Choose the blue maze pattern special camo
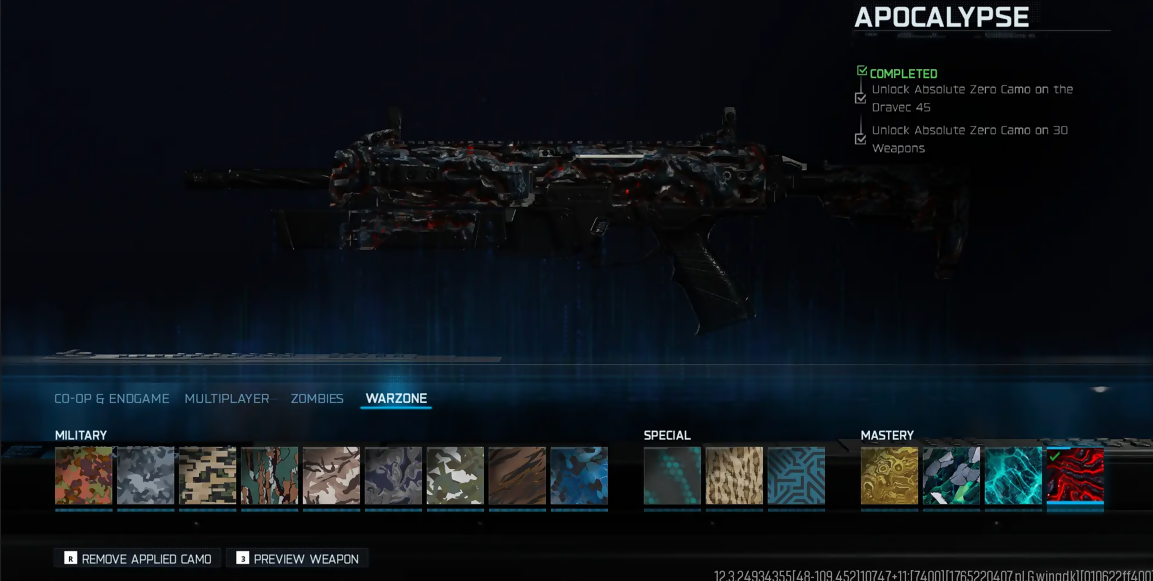 click(797, 476)
